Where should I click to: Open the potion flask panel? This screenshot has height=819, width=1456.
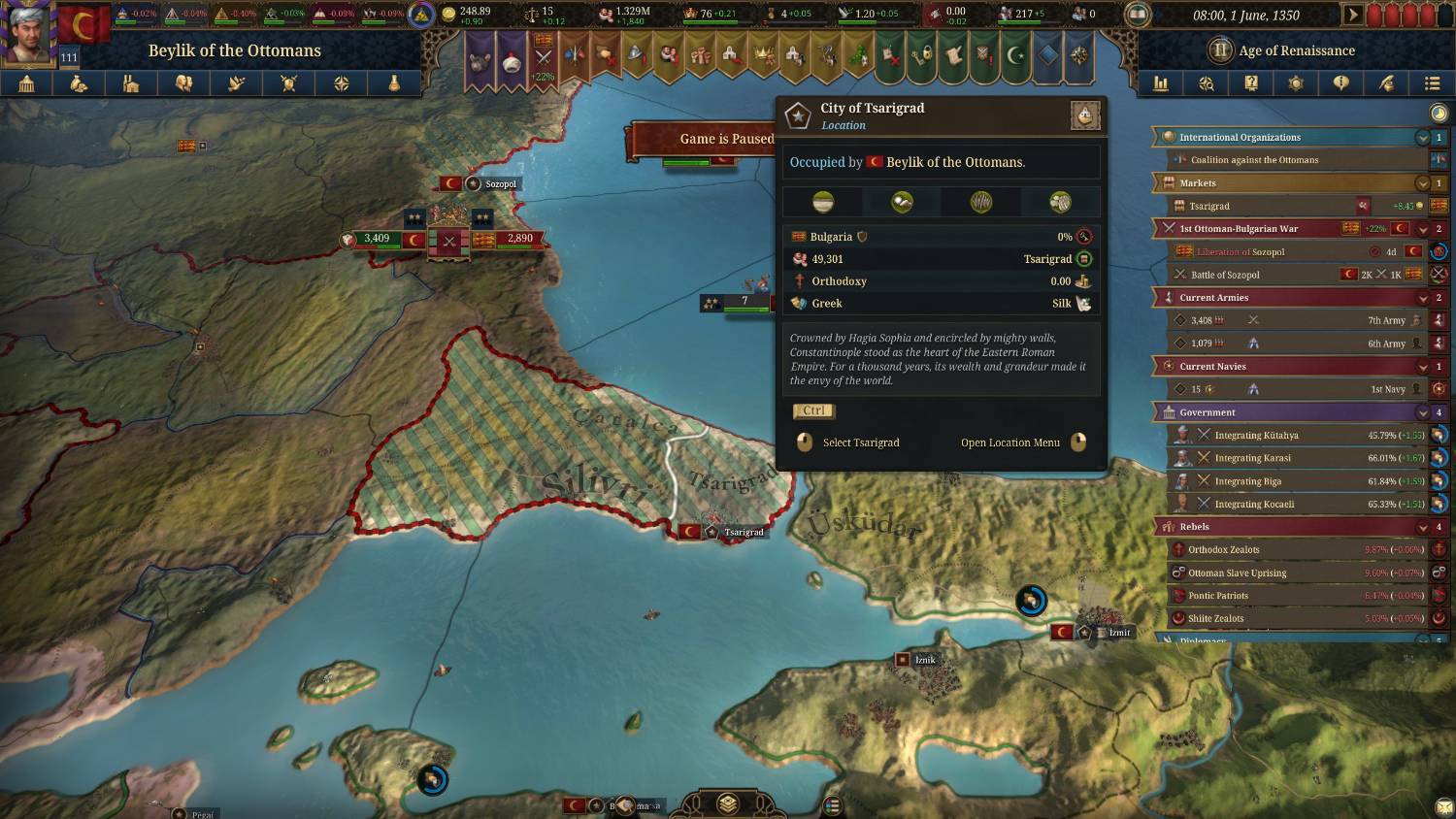point(394,84)
